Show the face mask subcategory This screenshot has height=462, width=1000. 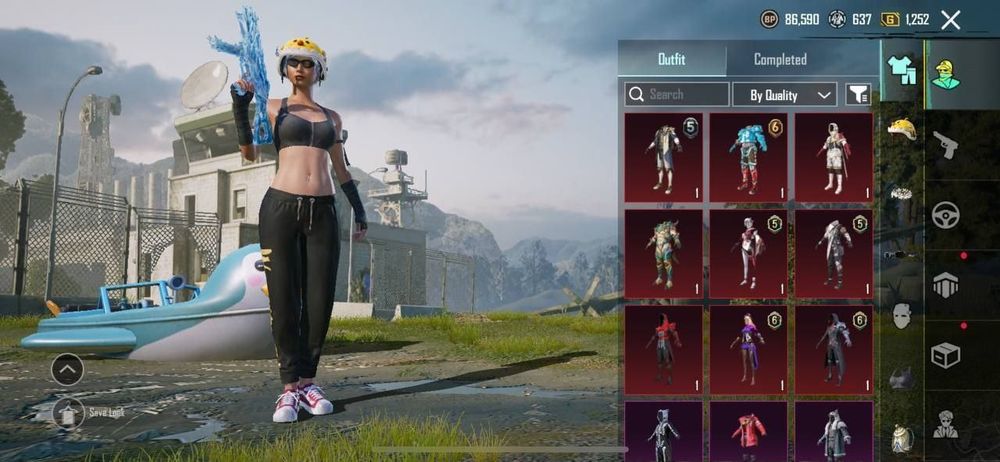[x=902, y=317]
